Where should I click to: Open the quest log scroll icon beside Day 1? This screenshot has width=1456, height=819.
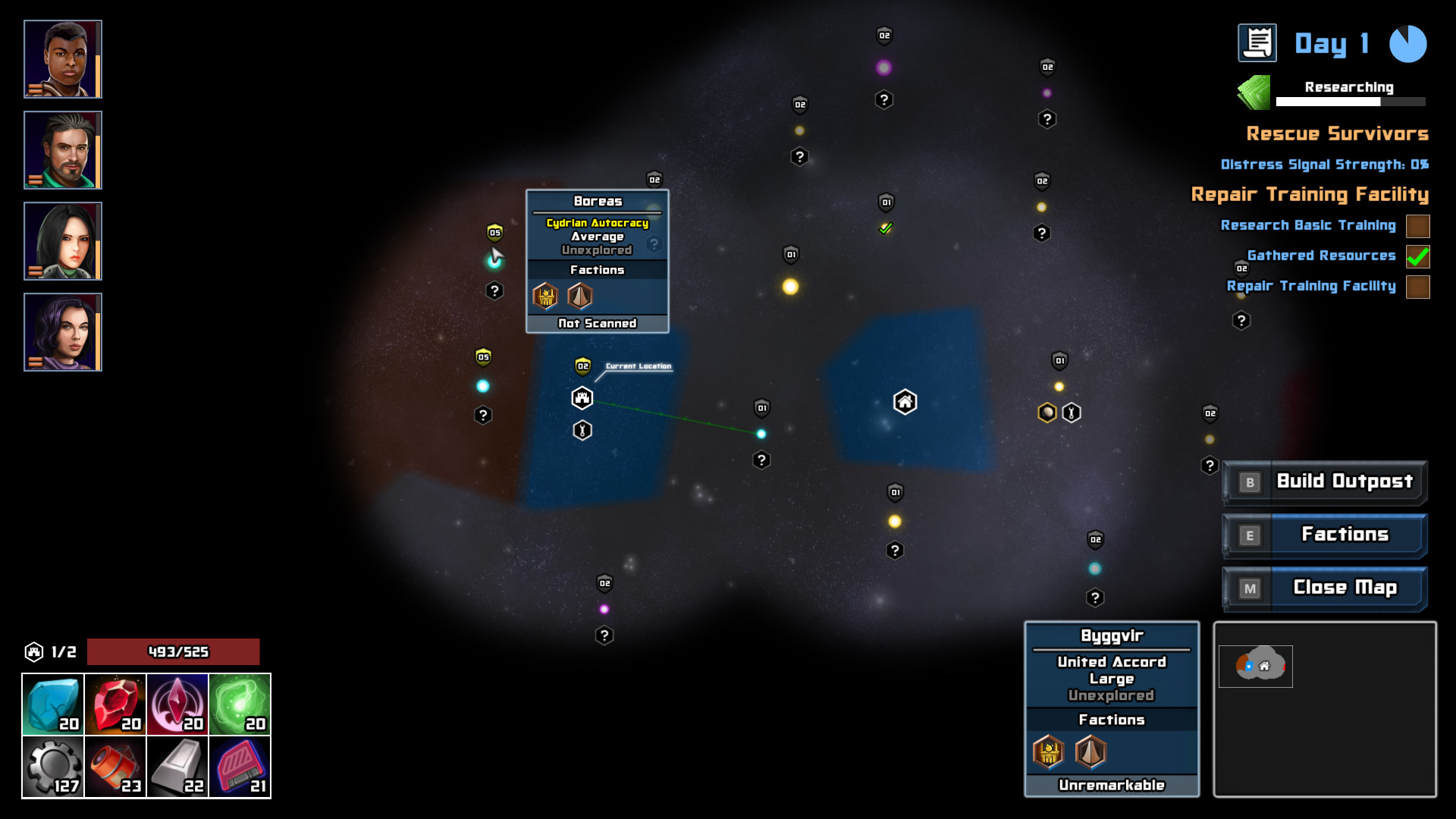point(1257,43)
